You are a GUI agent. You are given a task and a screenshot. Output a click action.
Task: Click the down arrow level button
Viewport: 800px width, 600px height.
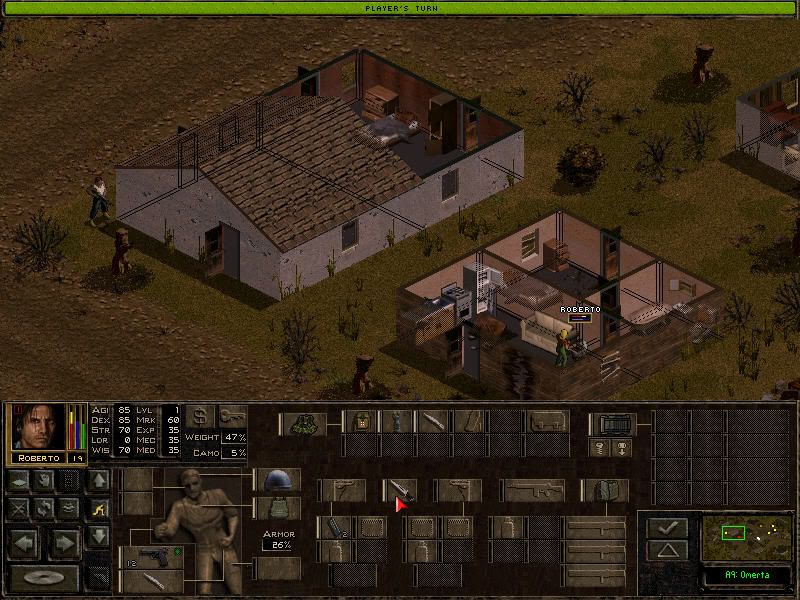coord(98,536)
